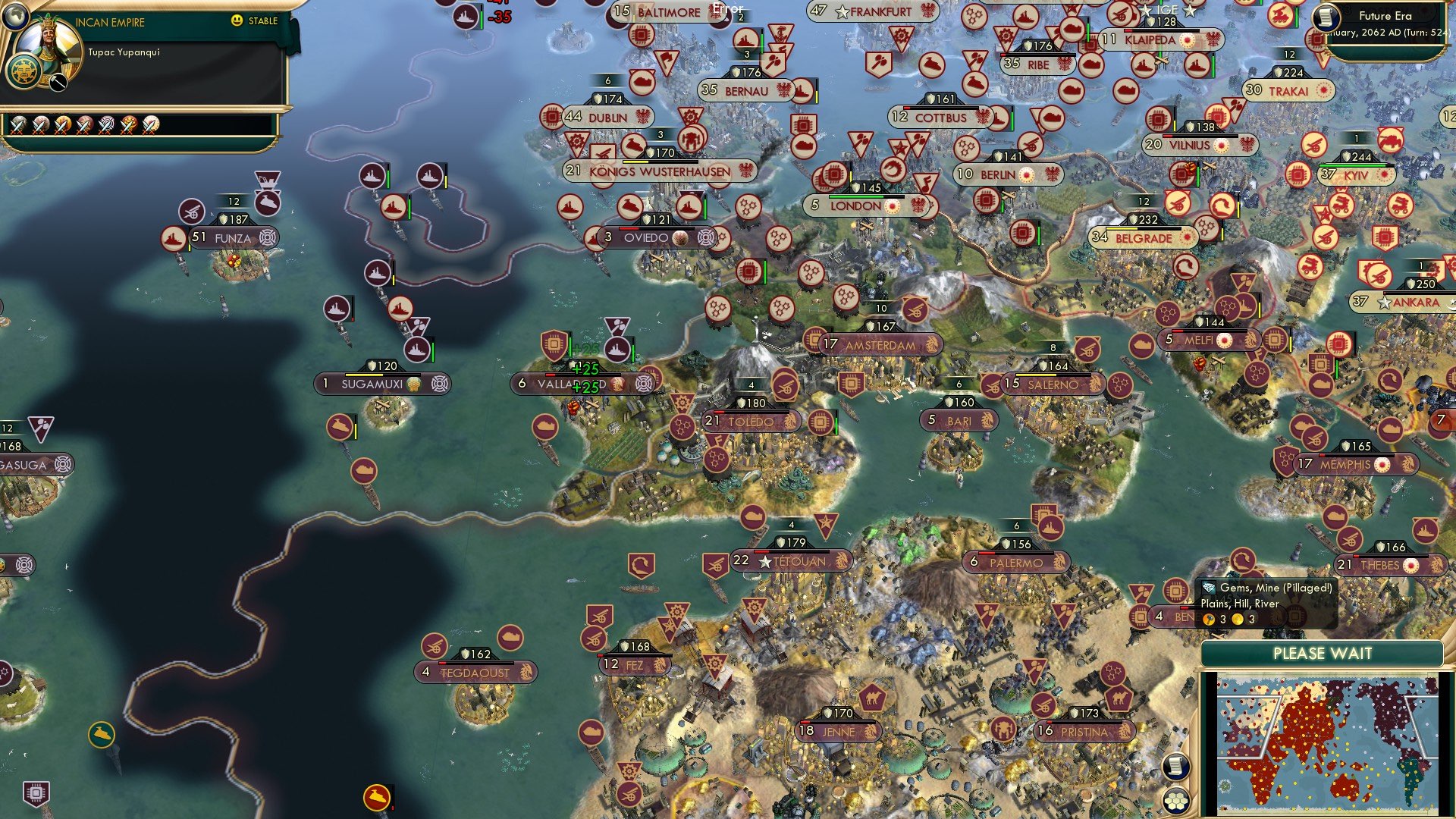Screen dimensions: 1456x819
Task: Toggle the star icon on Frankfurt's banner
Action: pyautogui.click(x=842, y=11)
